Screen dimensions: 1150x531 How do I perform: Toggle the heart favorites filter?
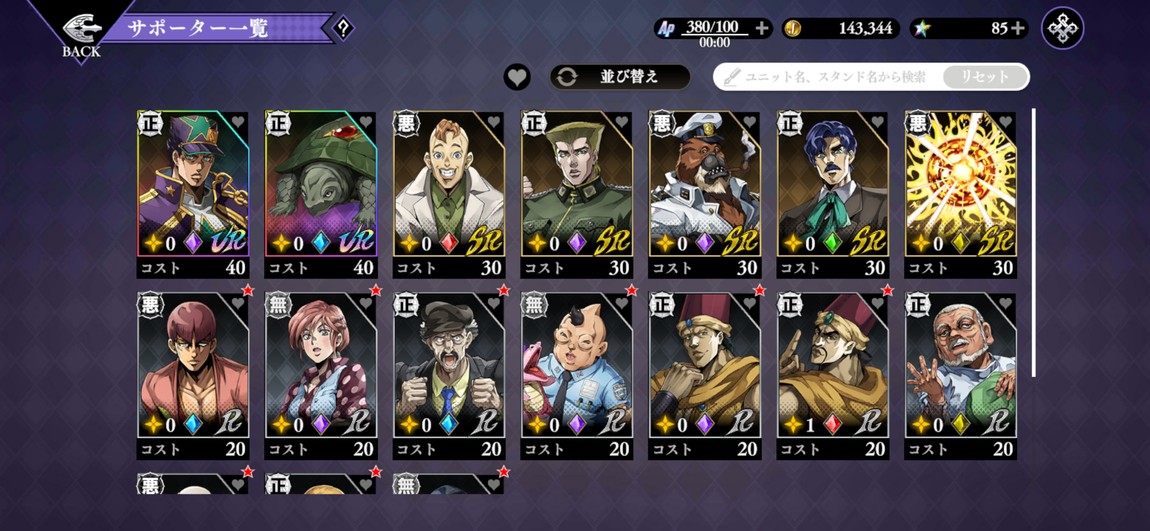click(x=517, y=77)
